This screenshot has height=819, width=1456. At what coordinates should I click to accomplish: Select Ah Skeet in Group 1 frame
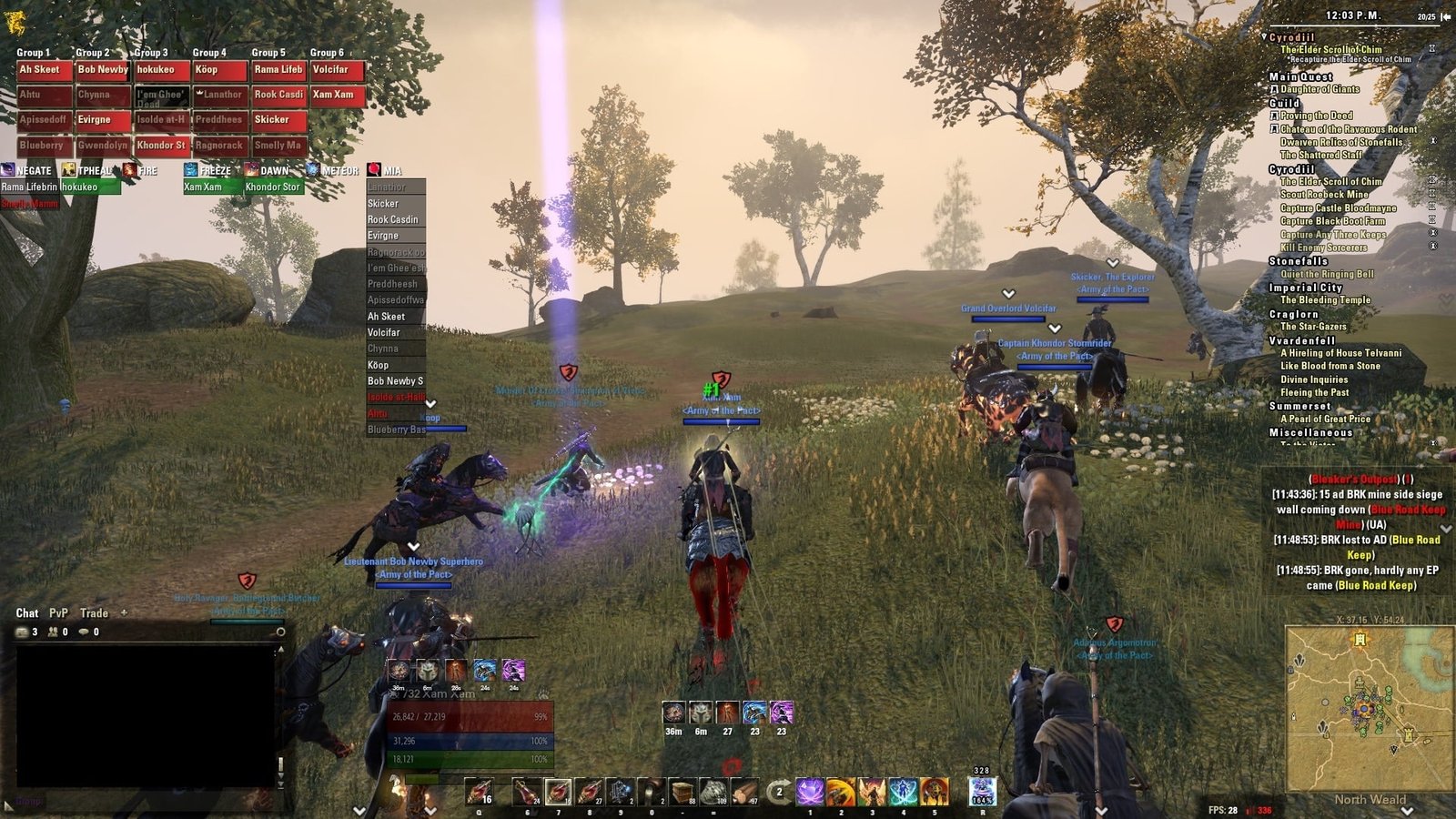coord(45,70)
